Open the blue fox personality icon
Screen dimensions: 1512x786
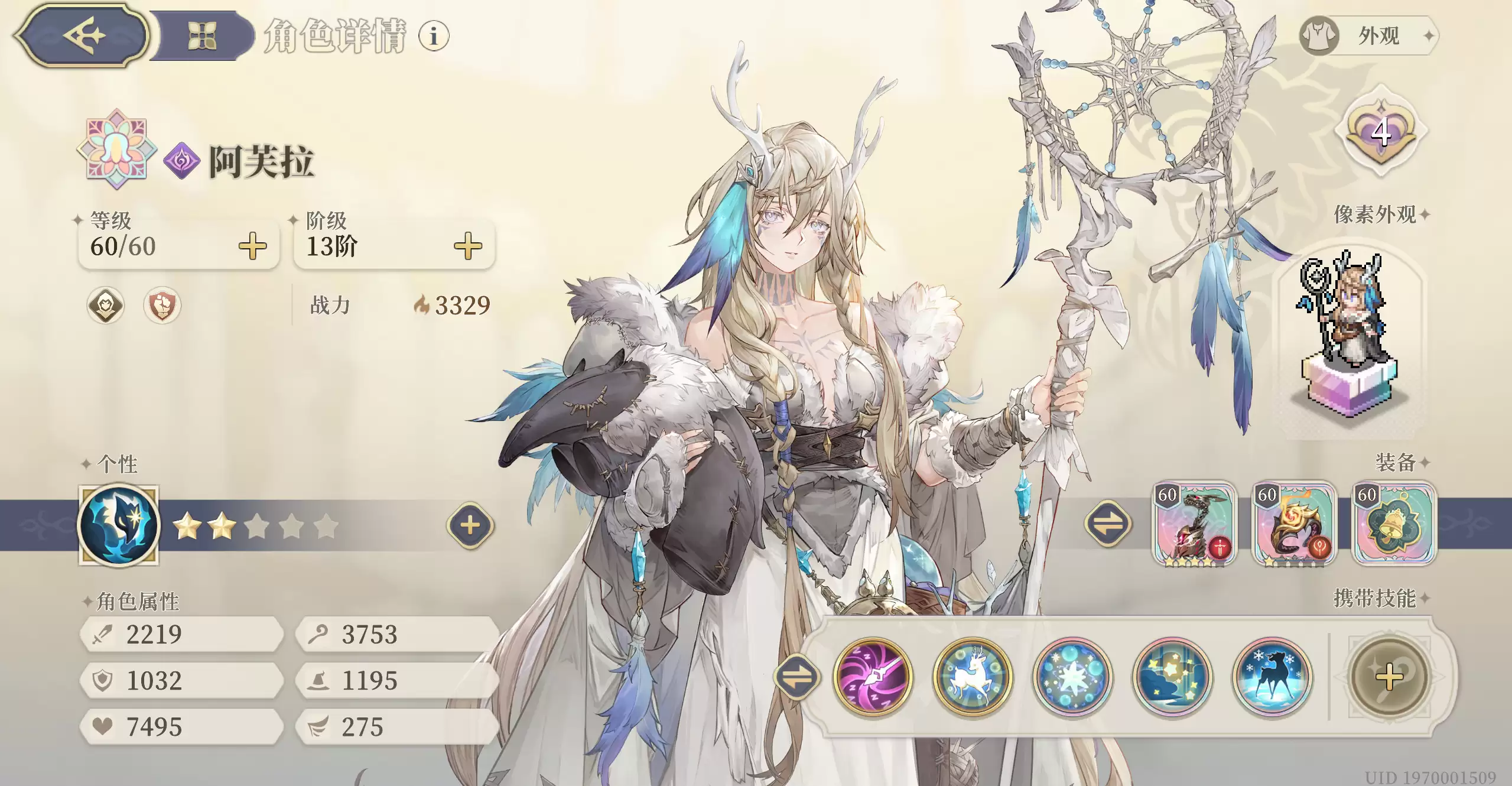pyautogui.click(x=119, y=525)
